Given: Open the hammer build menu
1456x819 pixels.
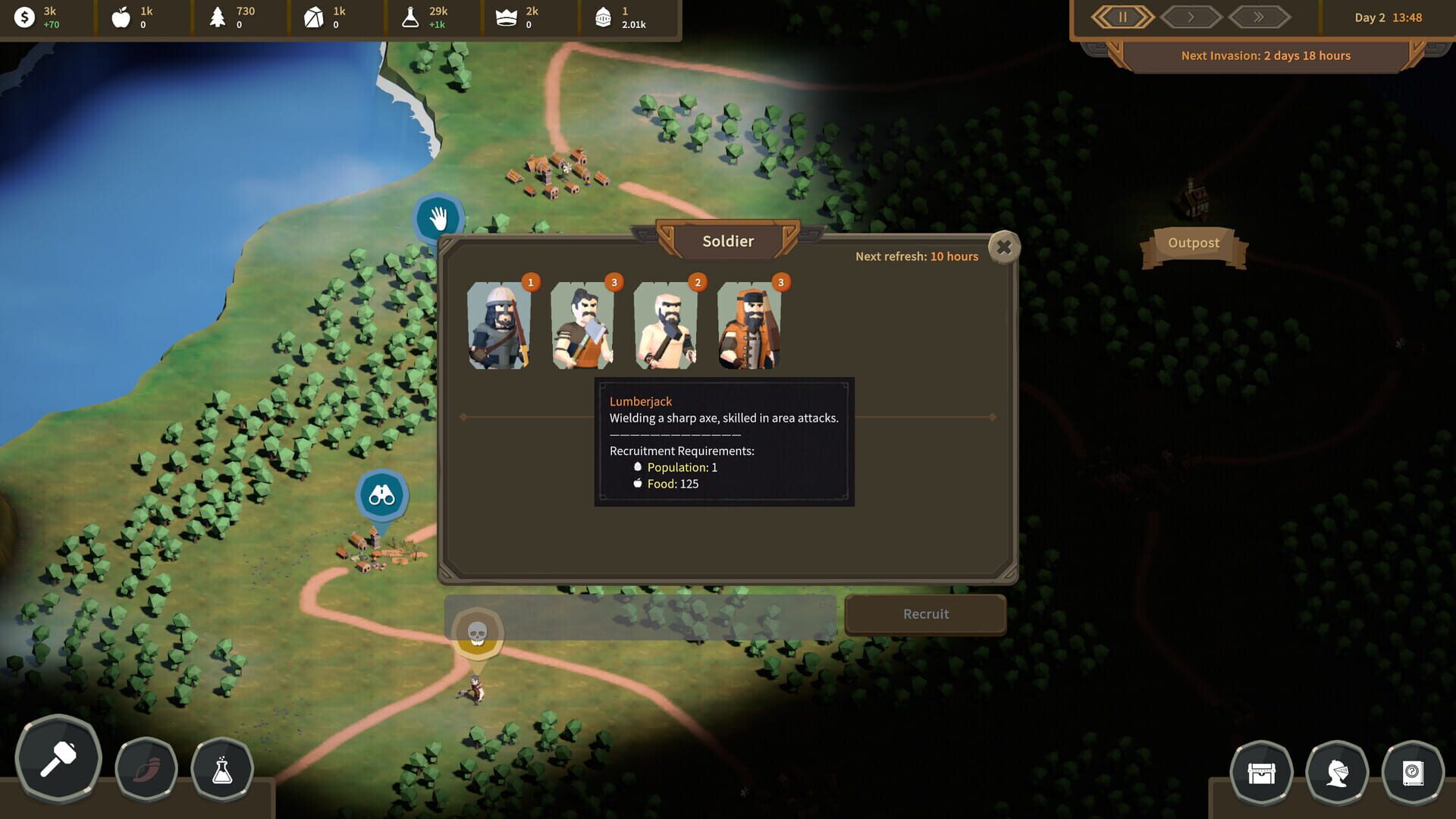Looking at the screenshot, I should 58,758.
